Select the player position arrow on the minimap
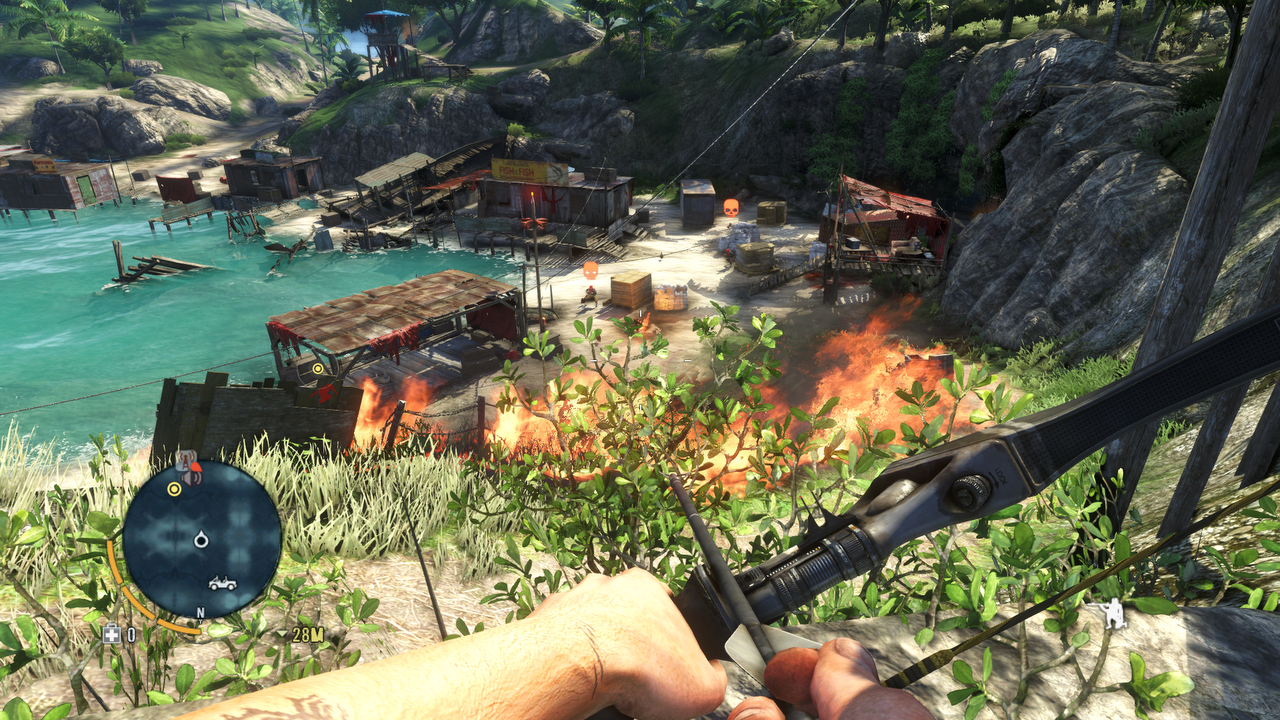1280x720 pixels. click(201, 540)
